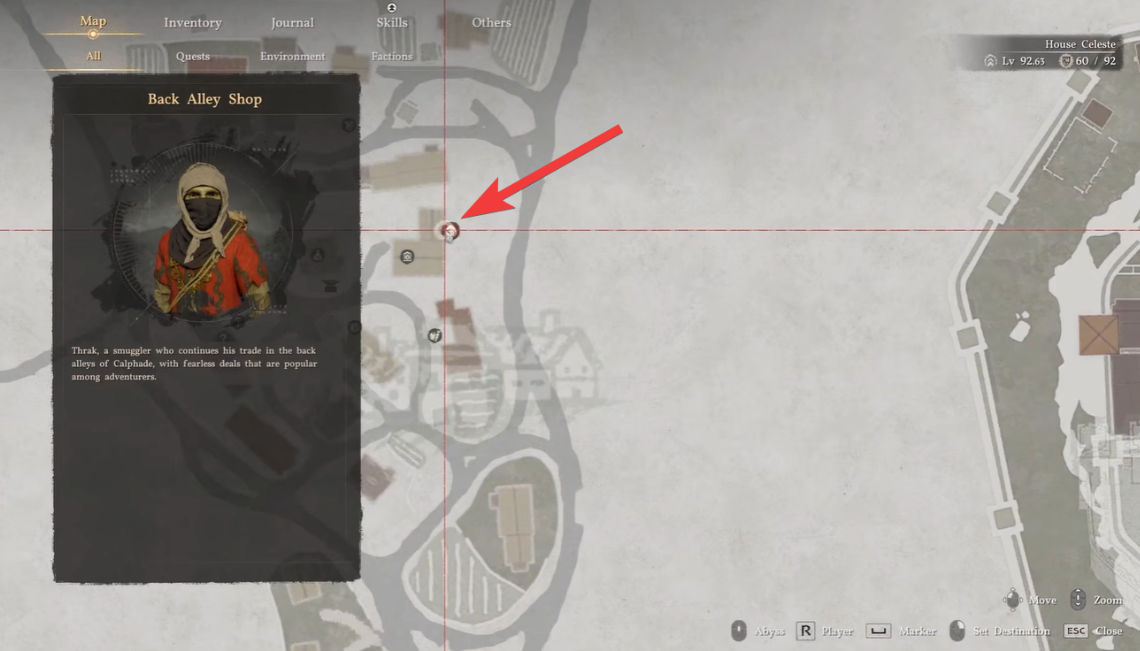This screenshot has height=651, width=1140.
Task: Click the Set Destination control
Action: (x=999, y=631)
